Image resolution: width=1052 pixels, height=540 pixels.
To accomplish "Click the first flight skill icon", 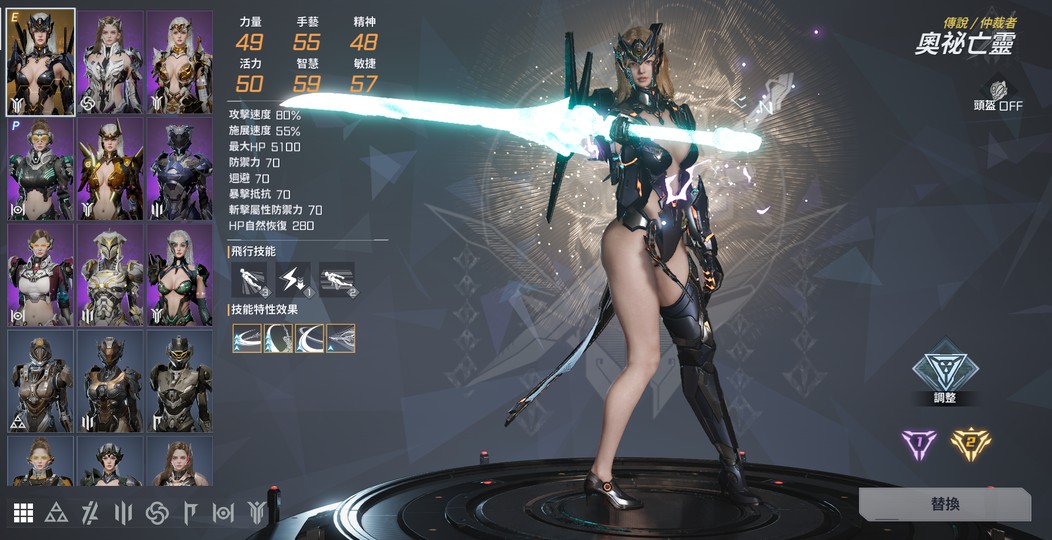I will coord(248,279).
